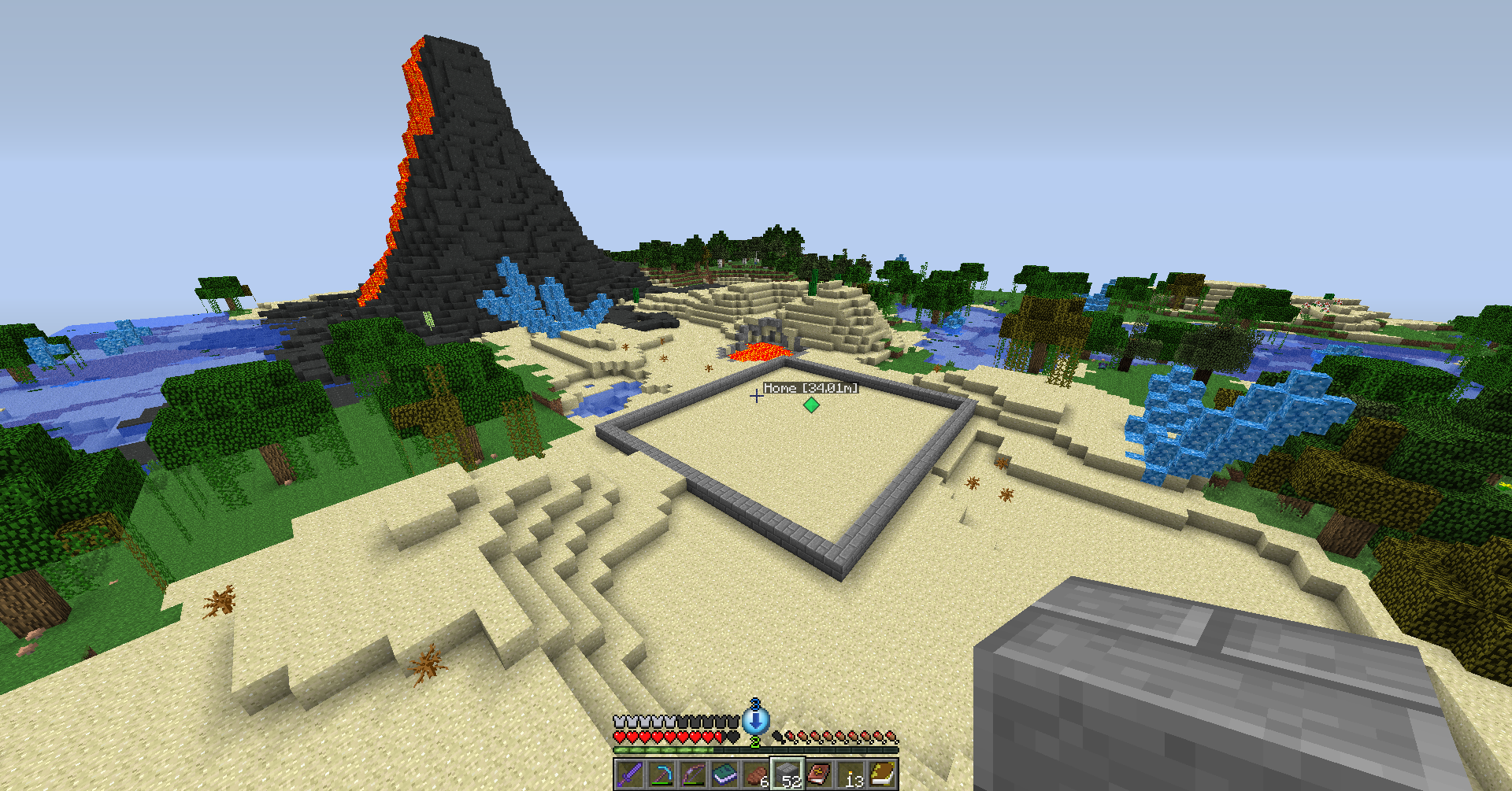This screenshot has height=791, width=1512.
Task: Select the enchanted bow hotbar slot
Action: pos(692,774)
